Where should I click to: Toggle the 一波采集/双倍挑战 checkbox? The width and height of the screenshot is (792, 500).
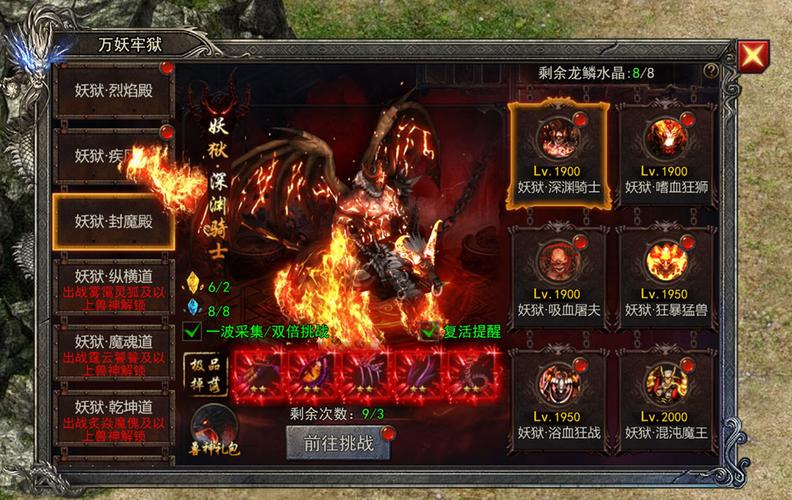pyautogui.click(x=192, y=331)
